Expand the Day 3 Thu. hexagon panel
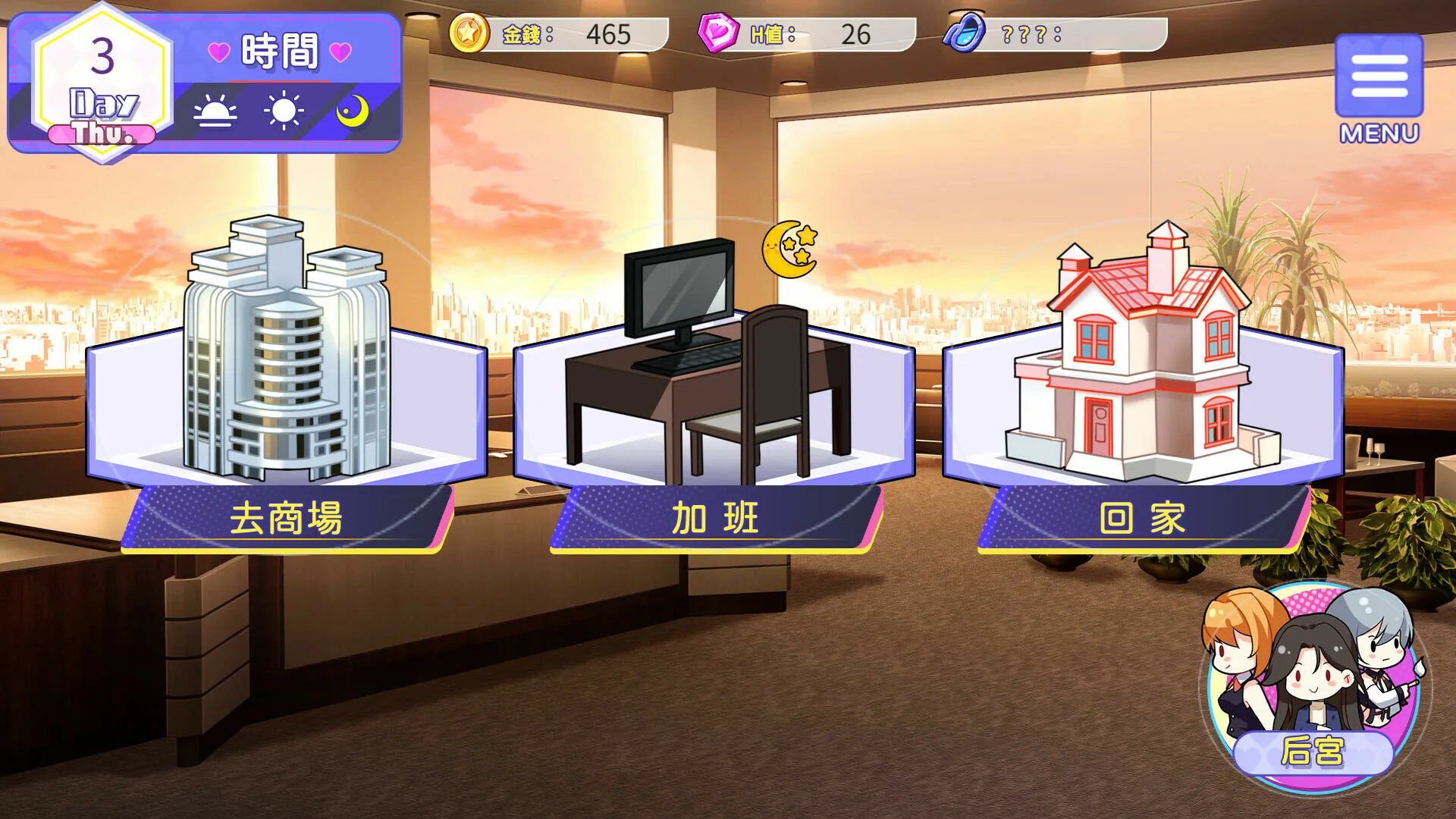Screen dimensions: 1456x819 click(x=102, y=83)
